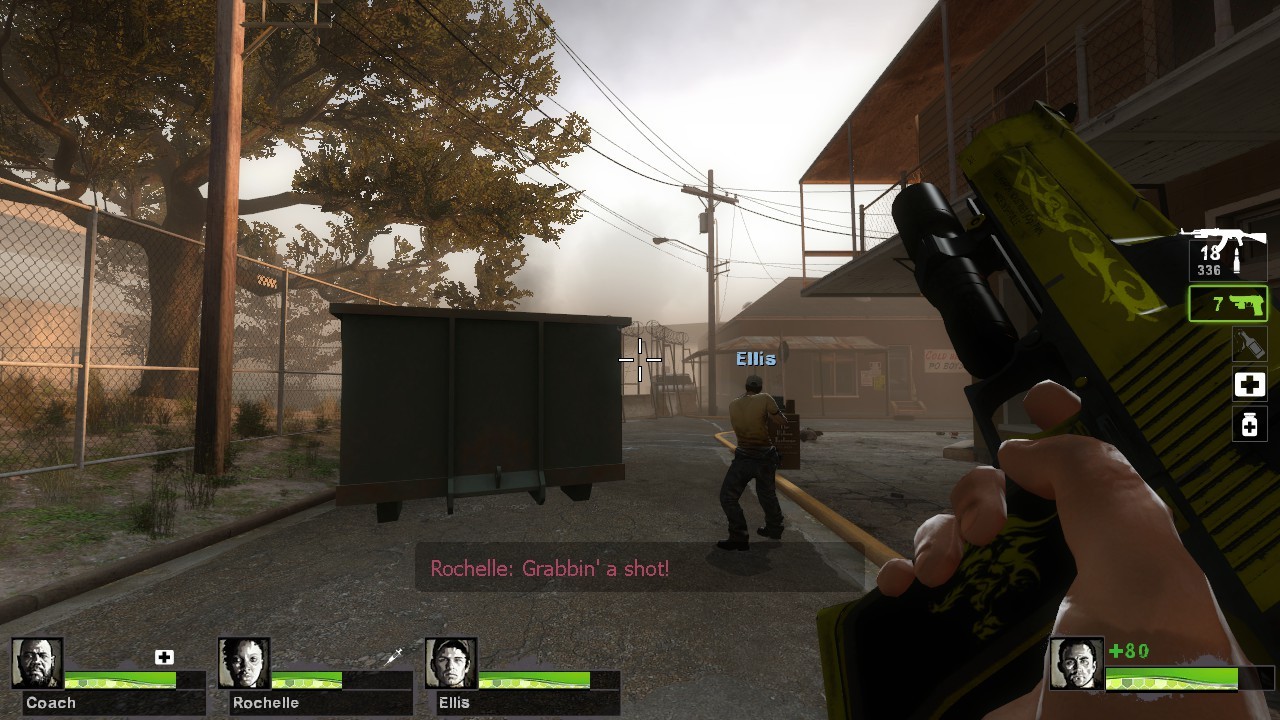Click the Rochelle chat message text
1280x720 pixels.
550,568
